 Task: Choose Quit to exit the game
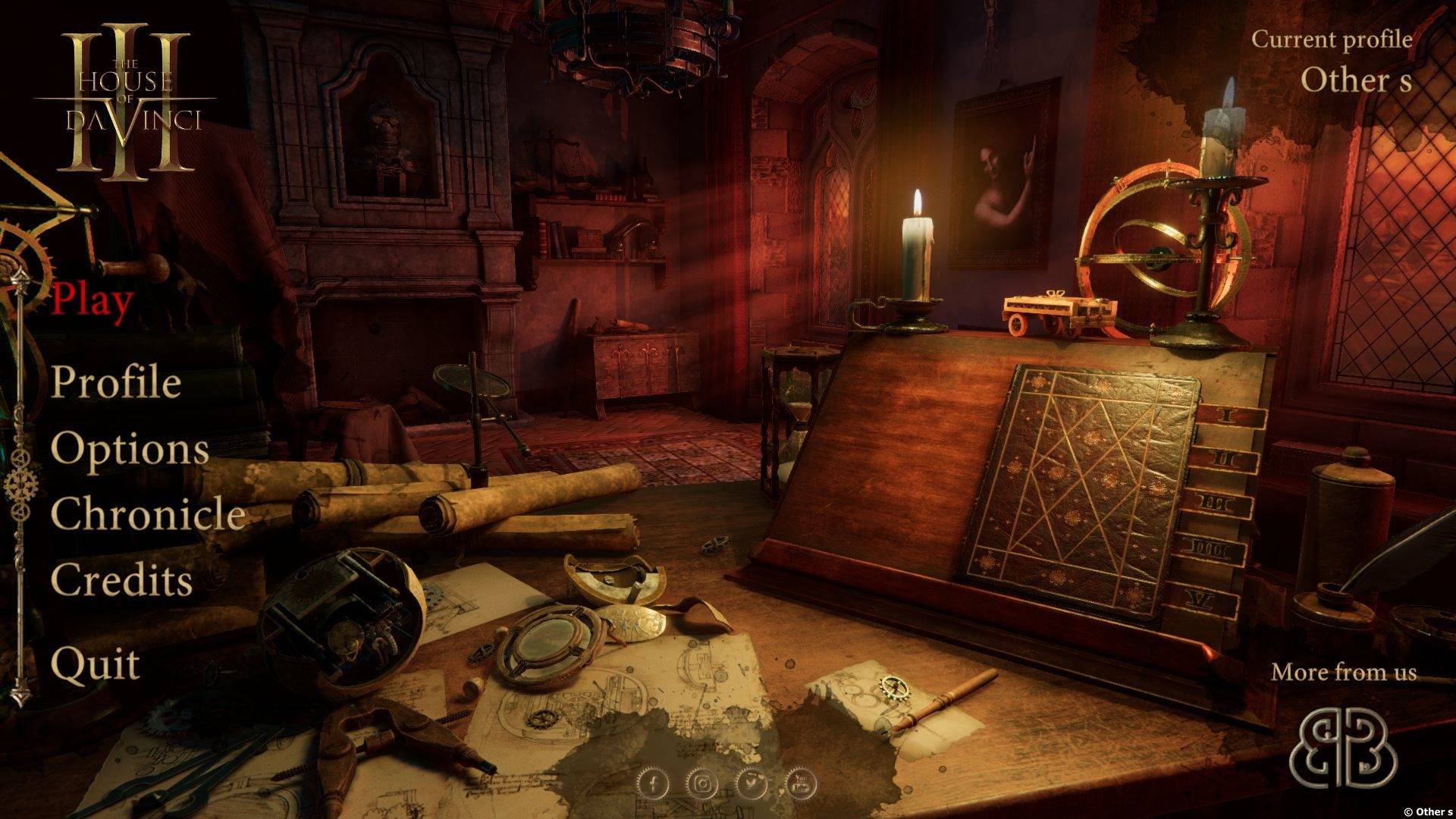96,665
